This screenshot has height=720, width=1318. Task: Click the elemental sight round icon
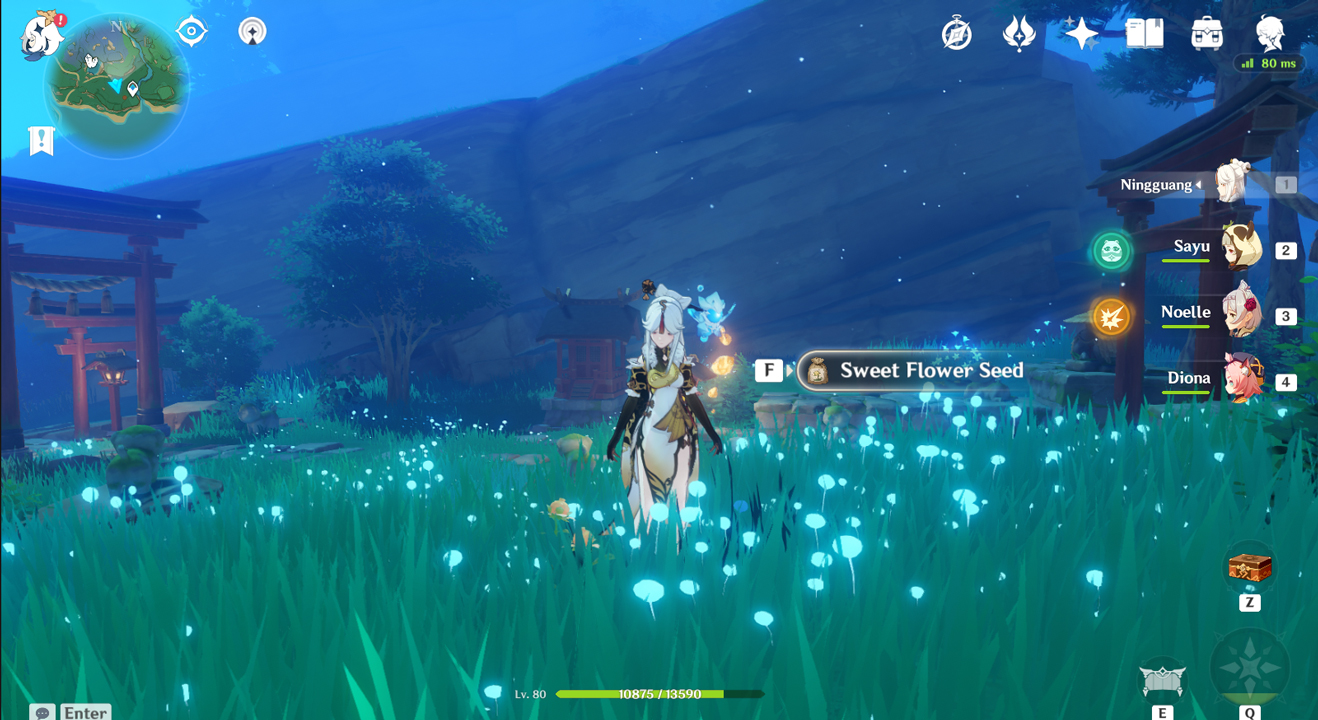point(253,32)
